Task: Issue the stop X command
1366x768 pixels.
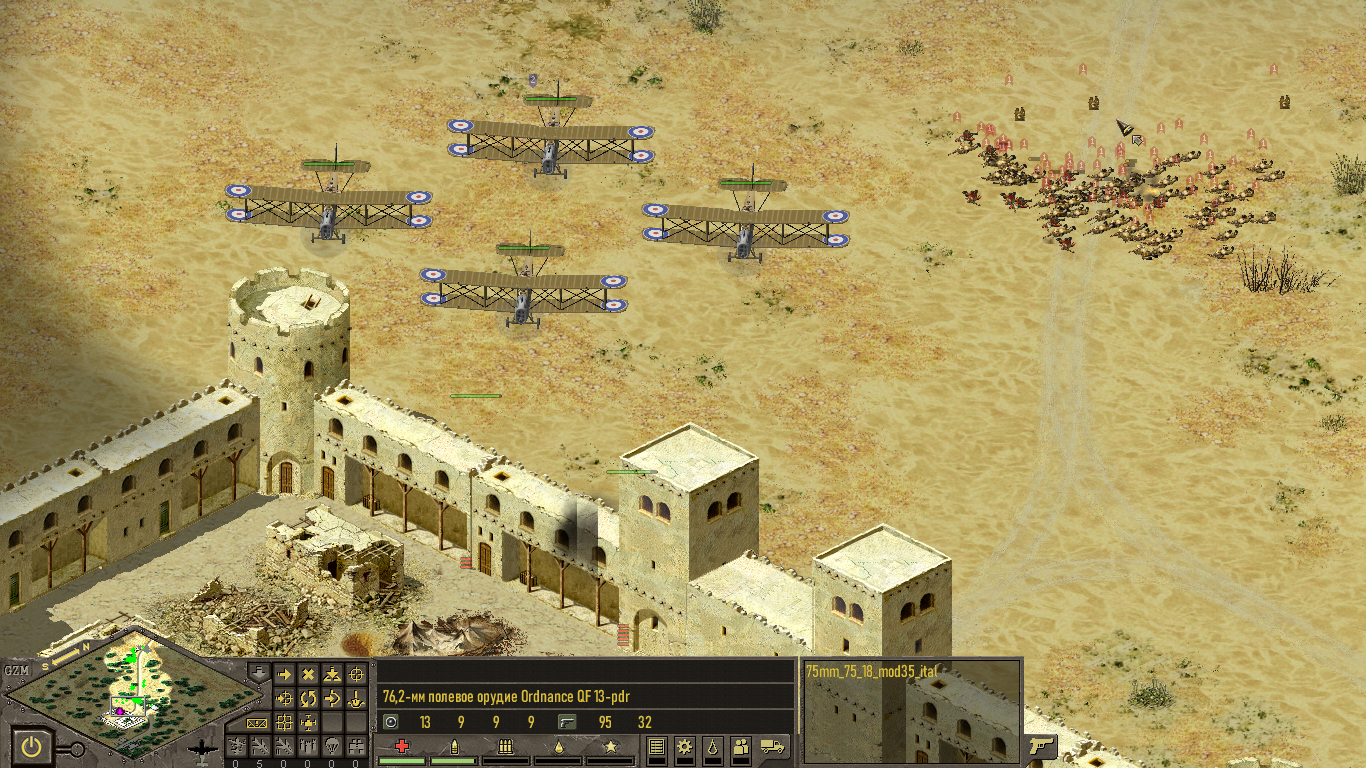Action: pyautogui.click(x=308, y=675)
